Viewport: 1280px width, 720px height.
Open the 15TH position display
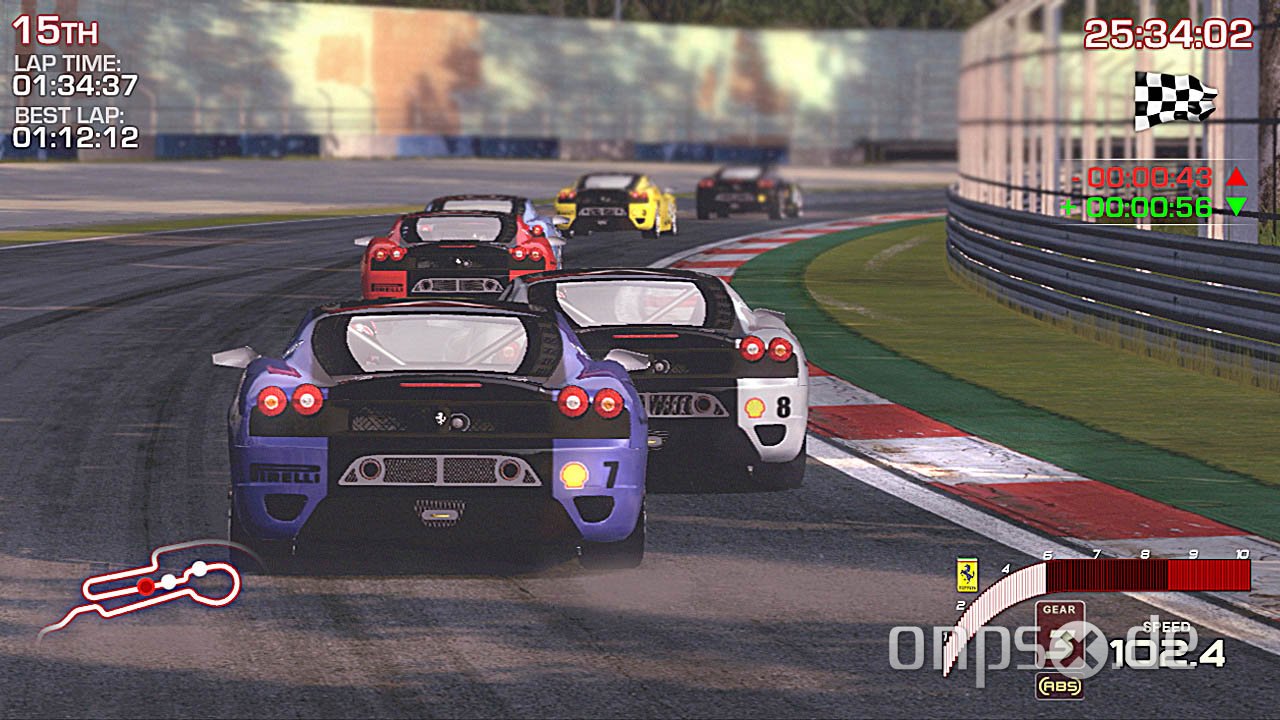(55, 30)
